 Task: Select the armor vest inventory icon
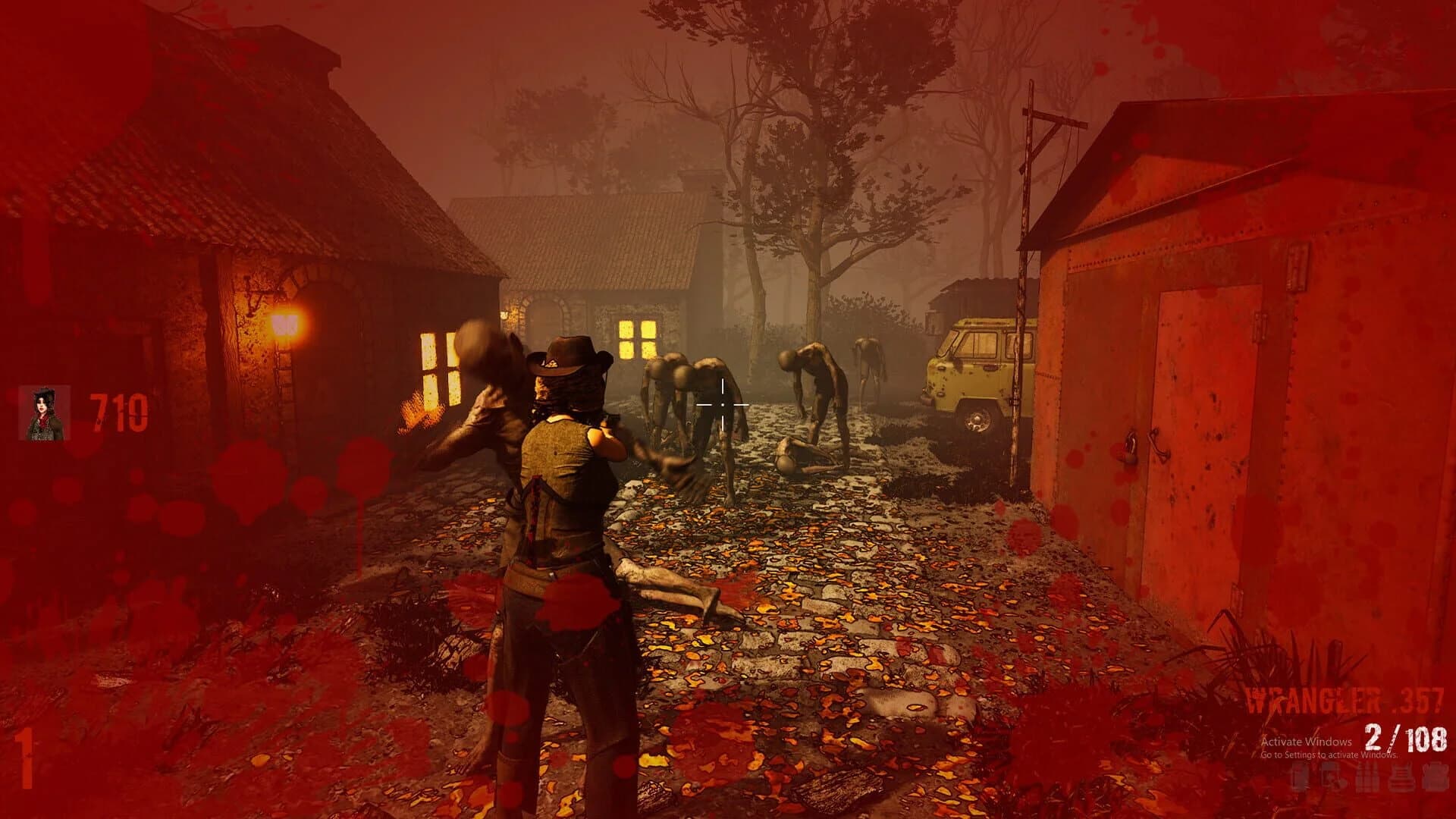(x=1401, y=775)
